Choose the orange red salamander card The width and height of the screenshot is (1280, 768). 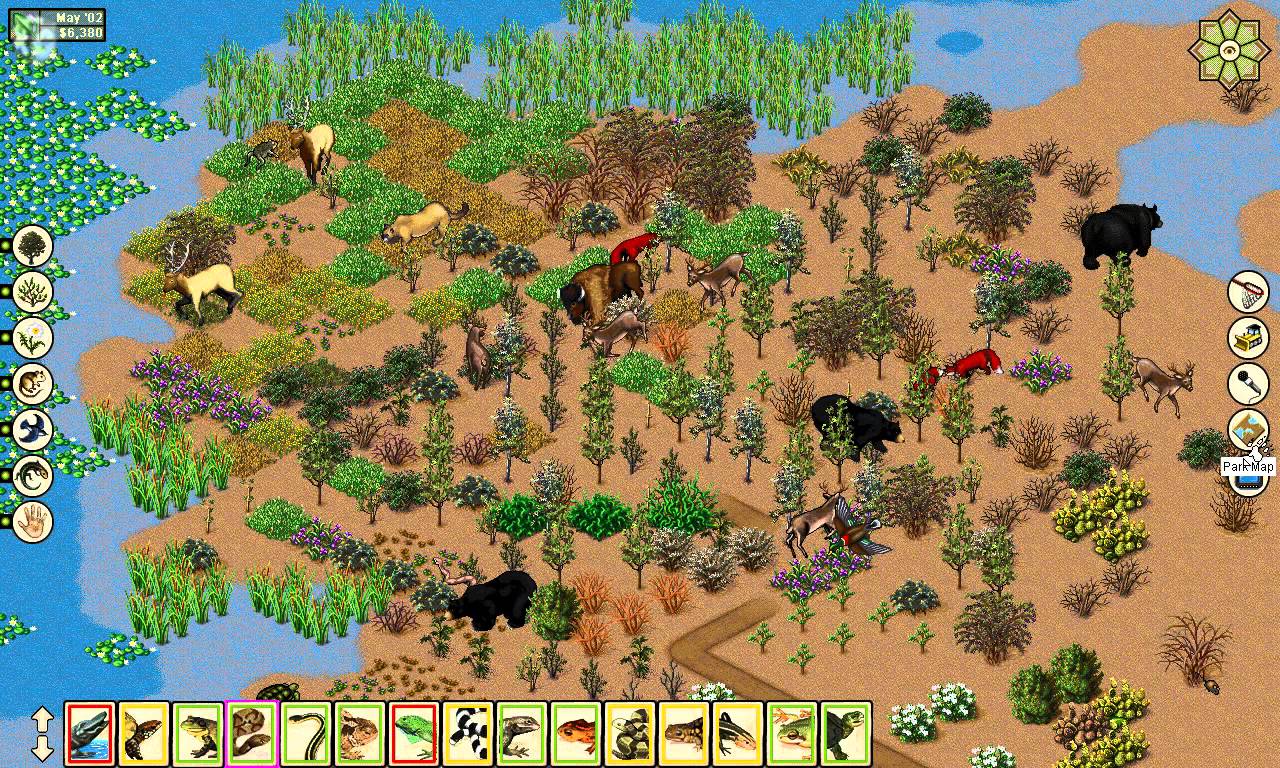coord(576,734)
